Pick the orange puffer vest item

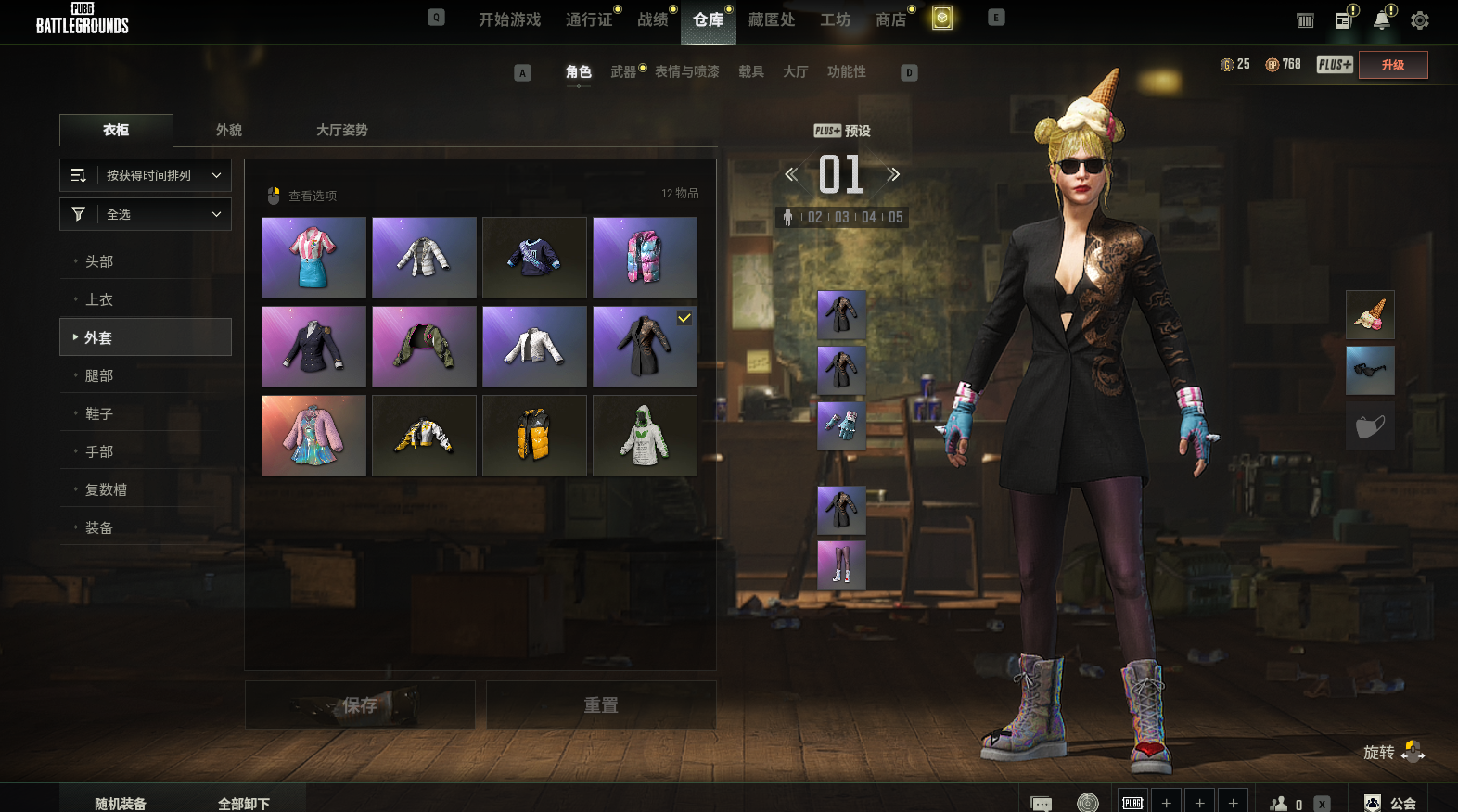tap(534, 436)
